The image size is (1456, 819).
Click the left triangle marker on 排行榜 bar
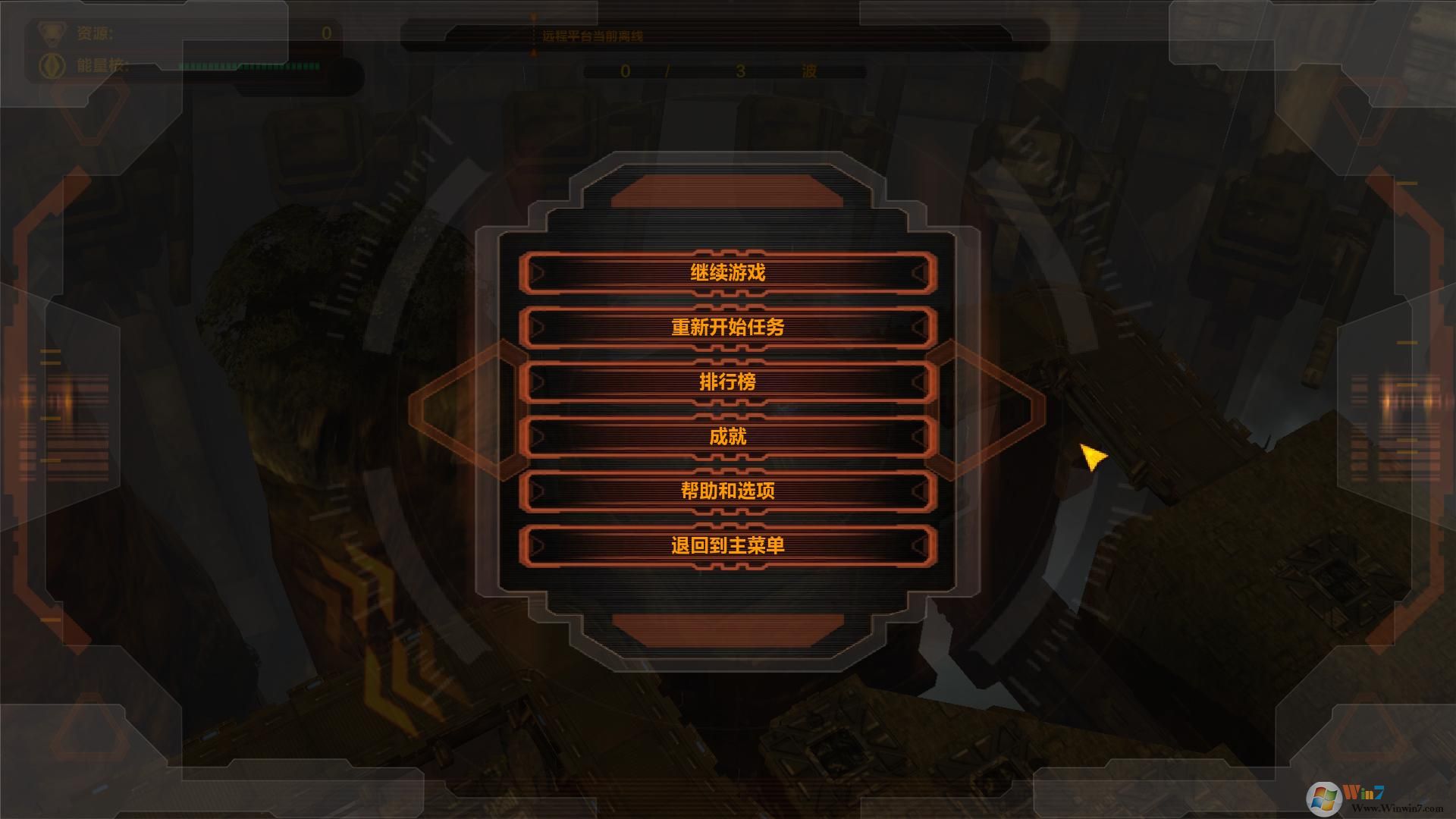(538, 381)
